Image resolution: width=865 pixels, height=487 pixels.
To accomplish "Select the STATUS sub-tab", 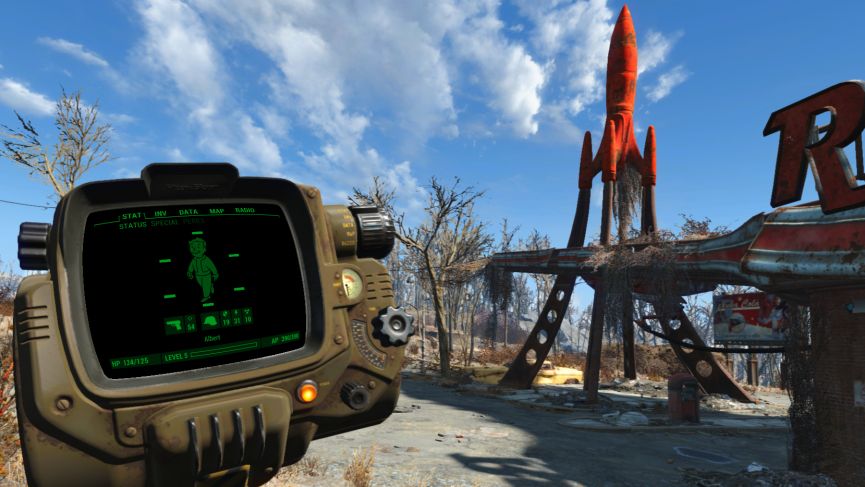I will [x=133, y=225].
